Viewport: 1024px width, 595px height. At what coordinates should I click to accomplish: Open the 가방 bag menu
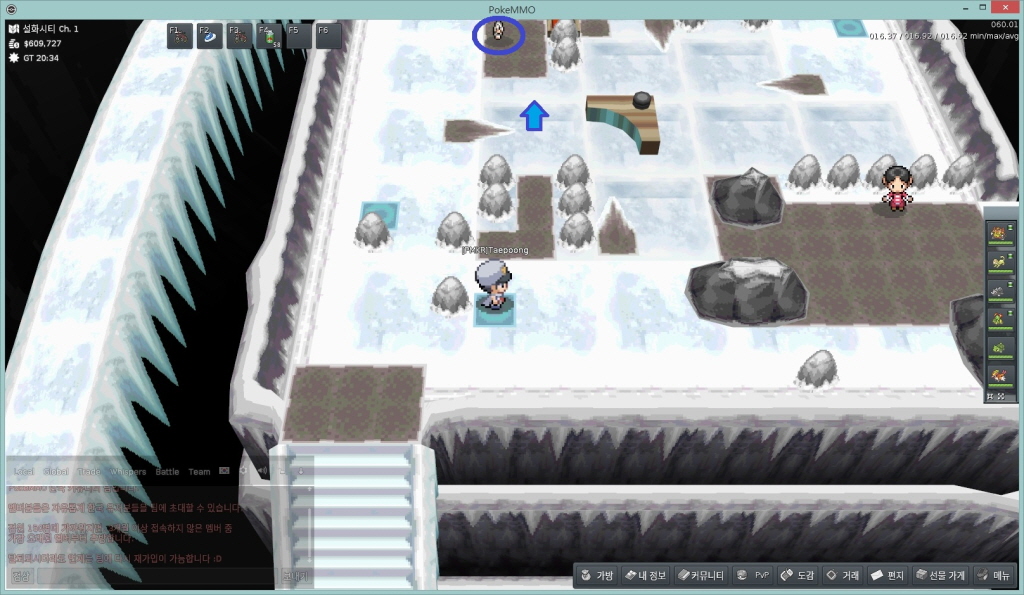tap(596, 575)
